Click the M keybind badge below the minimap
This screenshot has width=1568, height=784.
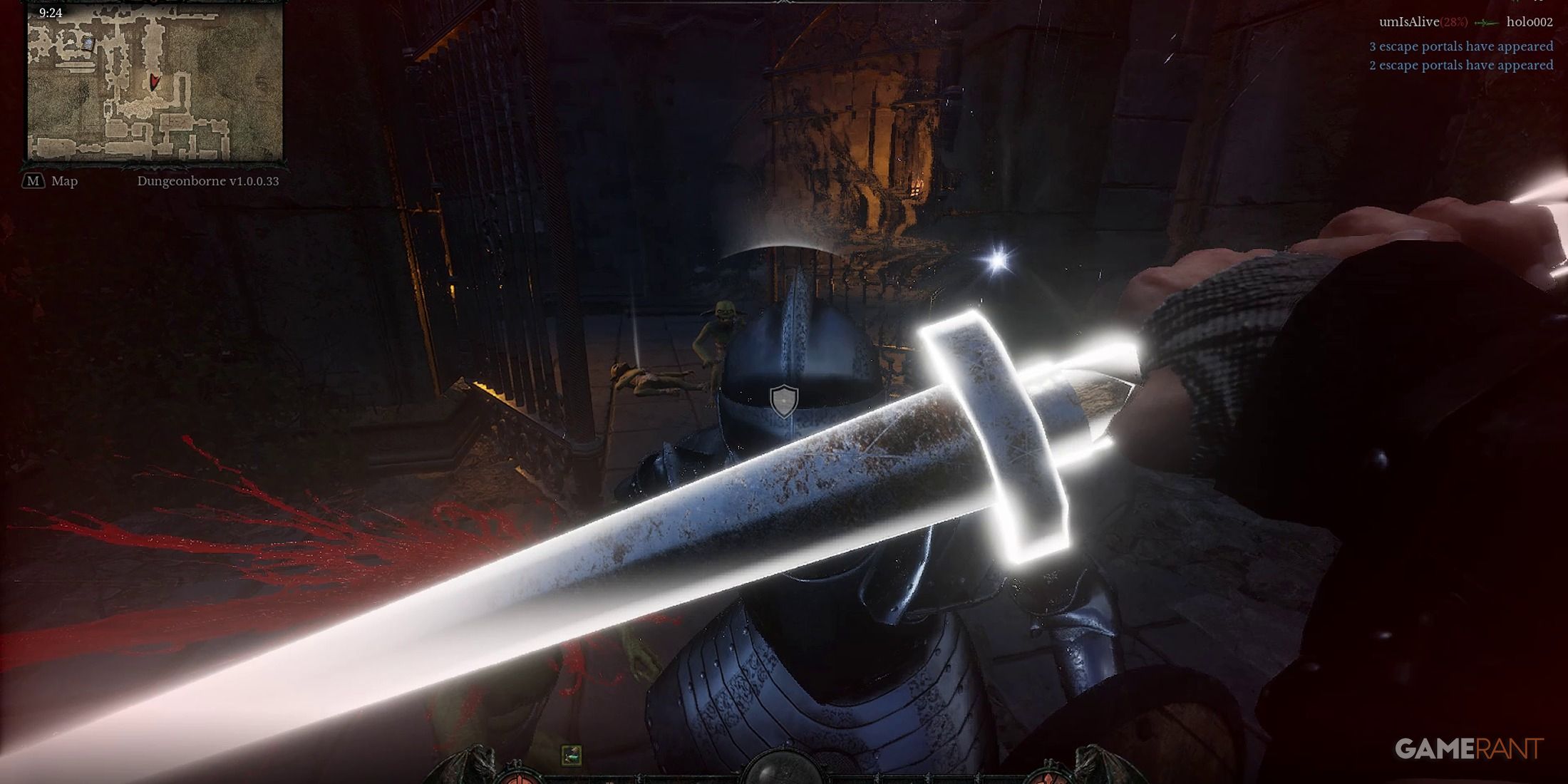tap(33, 181)
